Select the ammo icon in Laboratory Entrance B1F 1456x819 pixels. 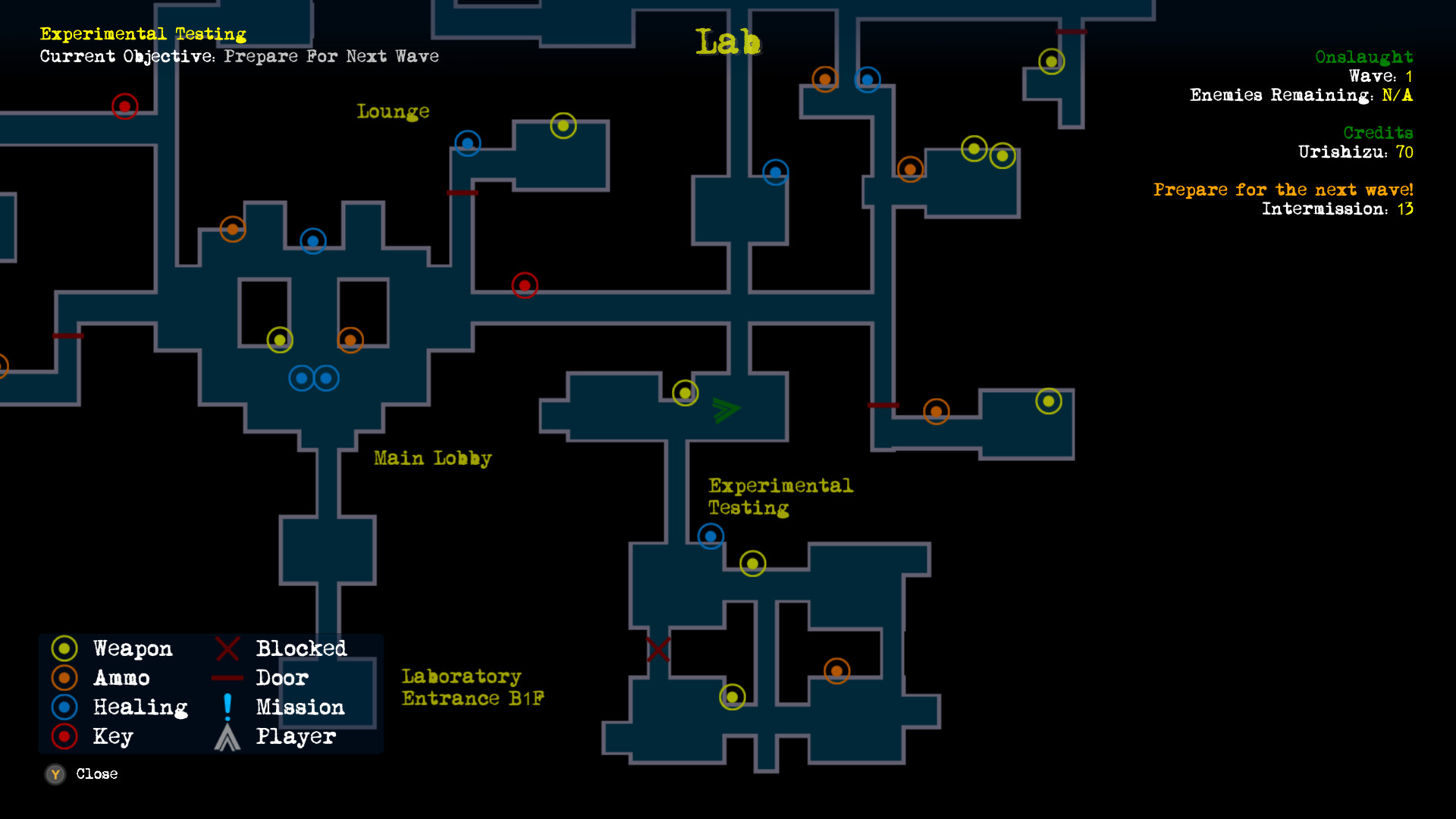point(836,670)
